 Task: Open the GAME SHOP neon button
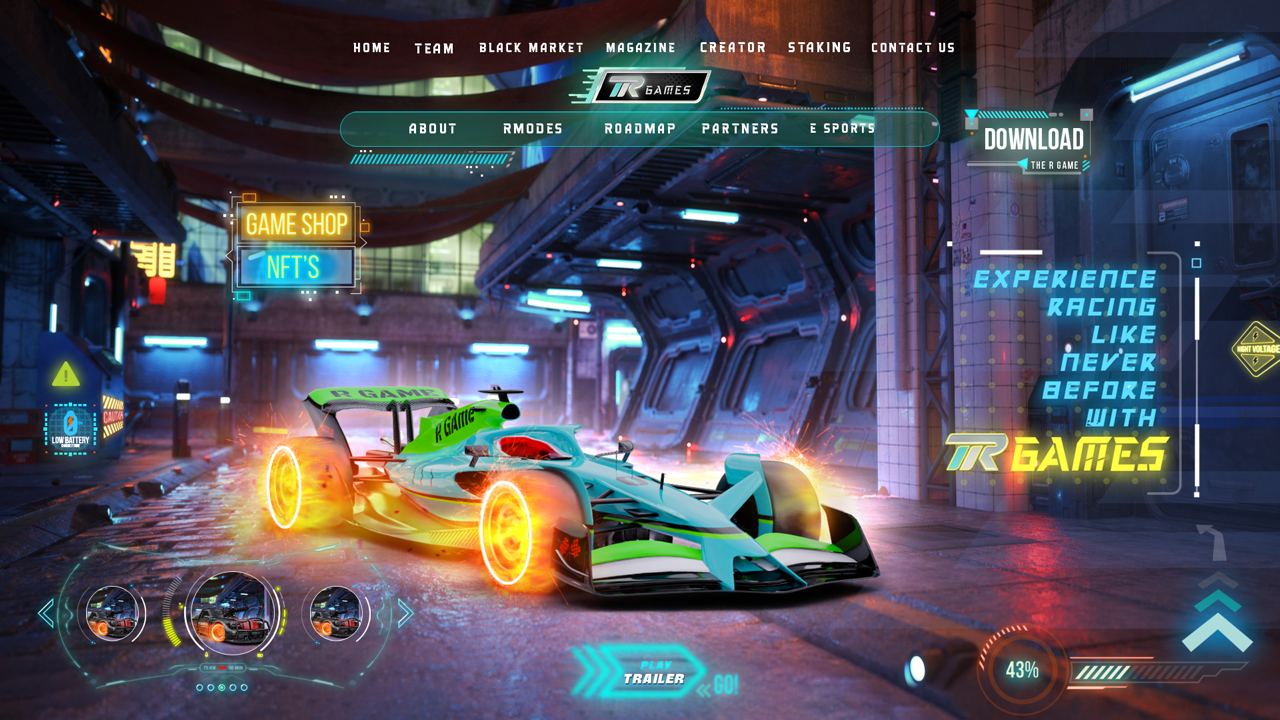297,223
